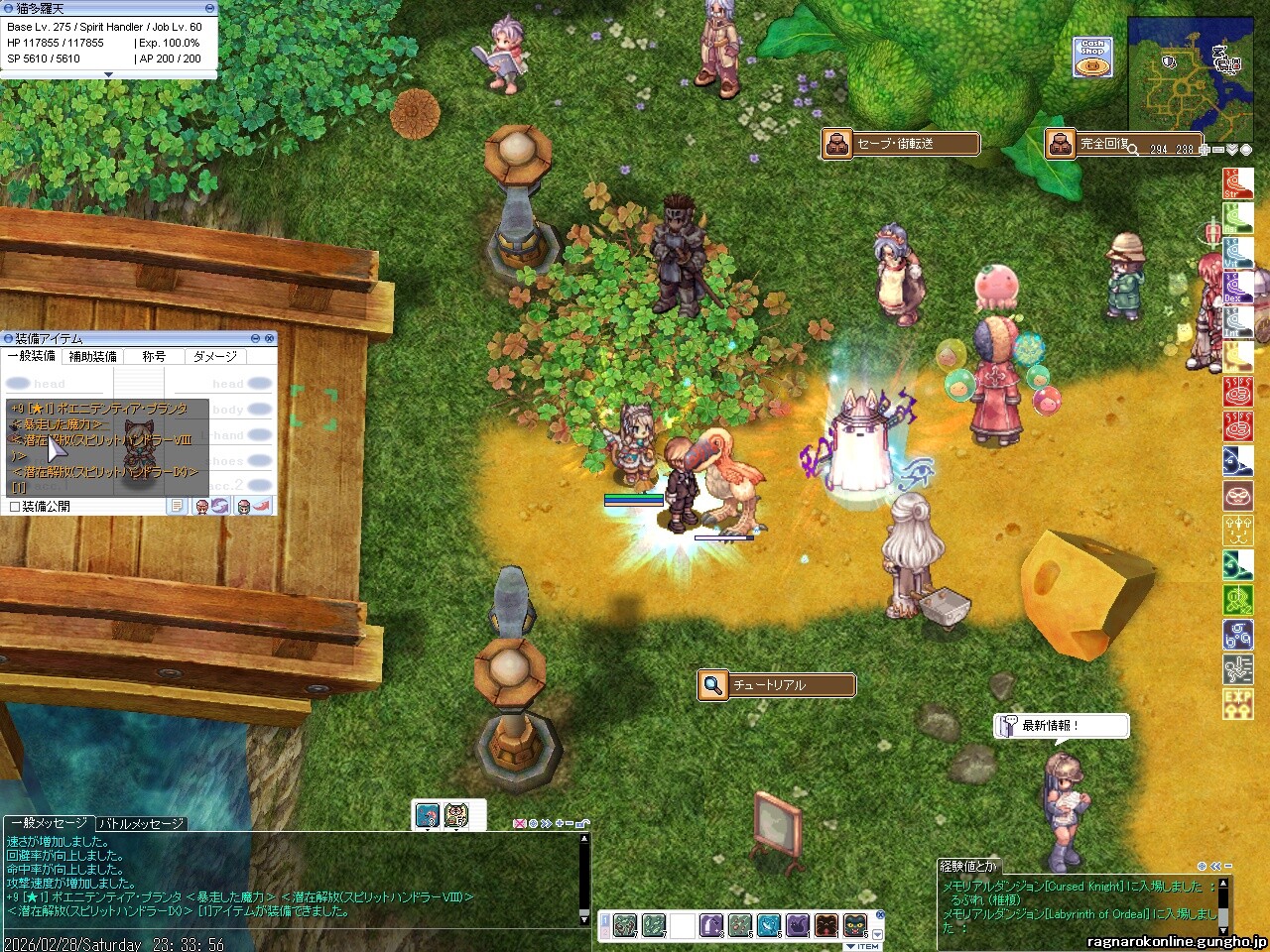The image size is (1270, 952).
Task: Click the EXP buff status icon
Action: pos(1237,704)
